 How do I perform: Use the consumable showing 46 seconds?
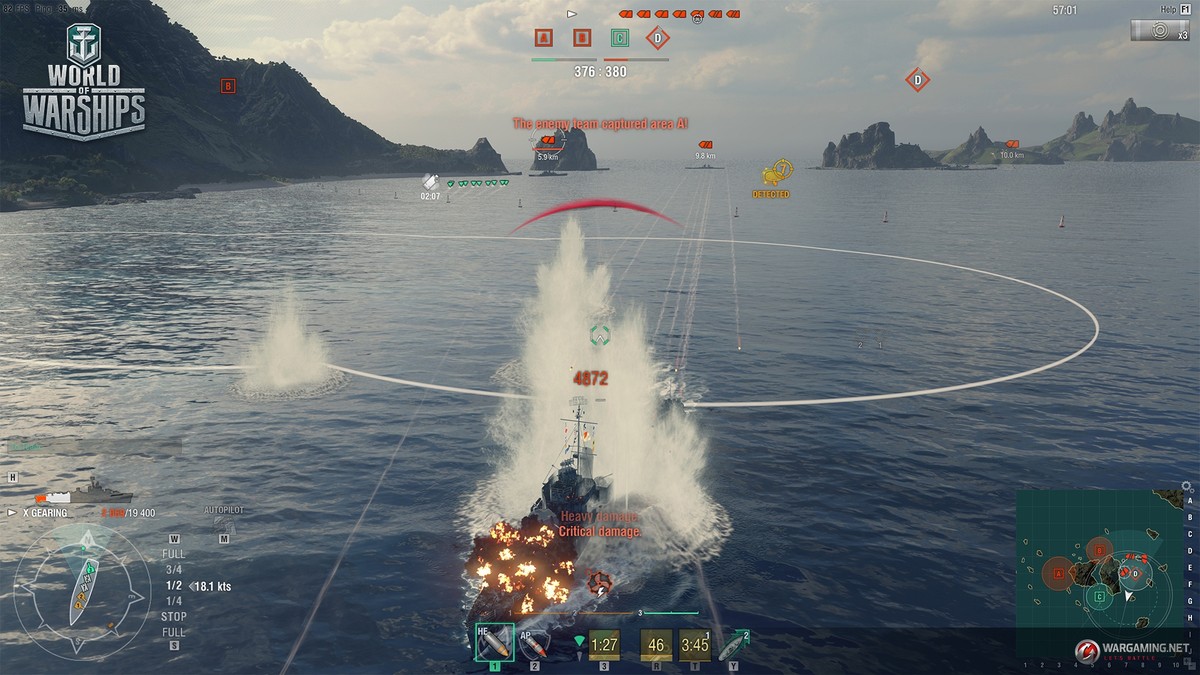point(656,645)
